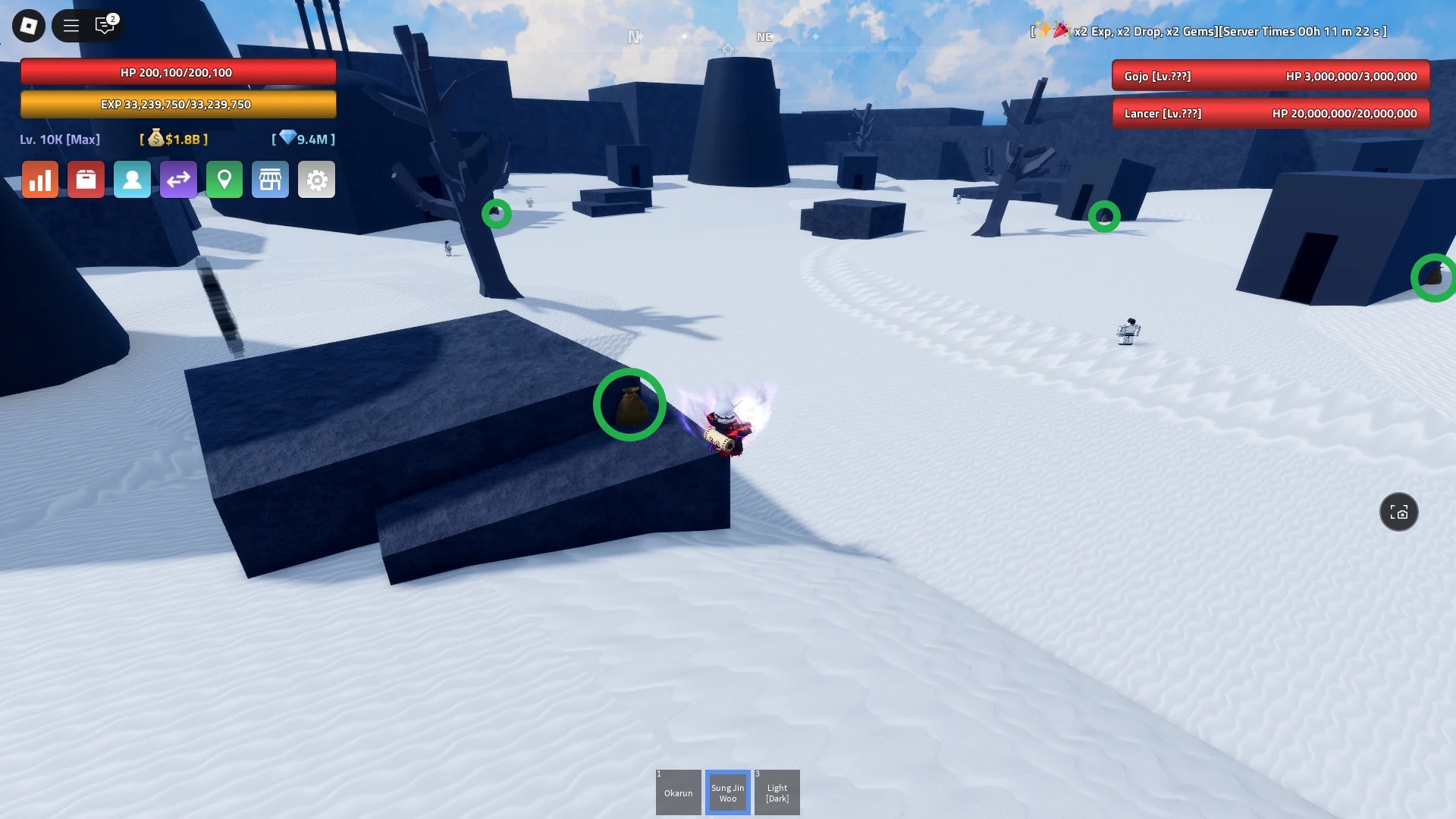Viewport: 1456px width, 819px height.
Task: Click the camera capture icon on the right
Action: [1399, 512]
